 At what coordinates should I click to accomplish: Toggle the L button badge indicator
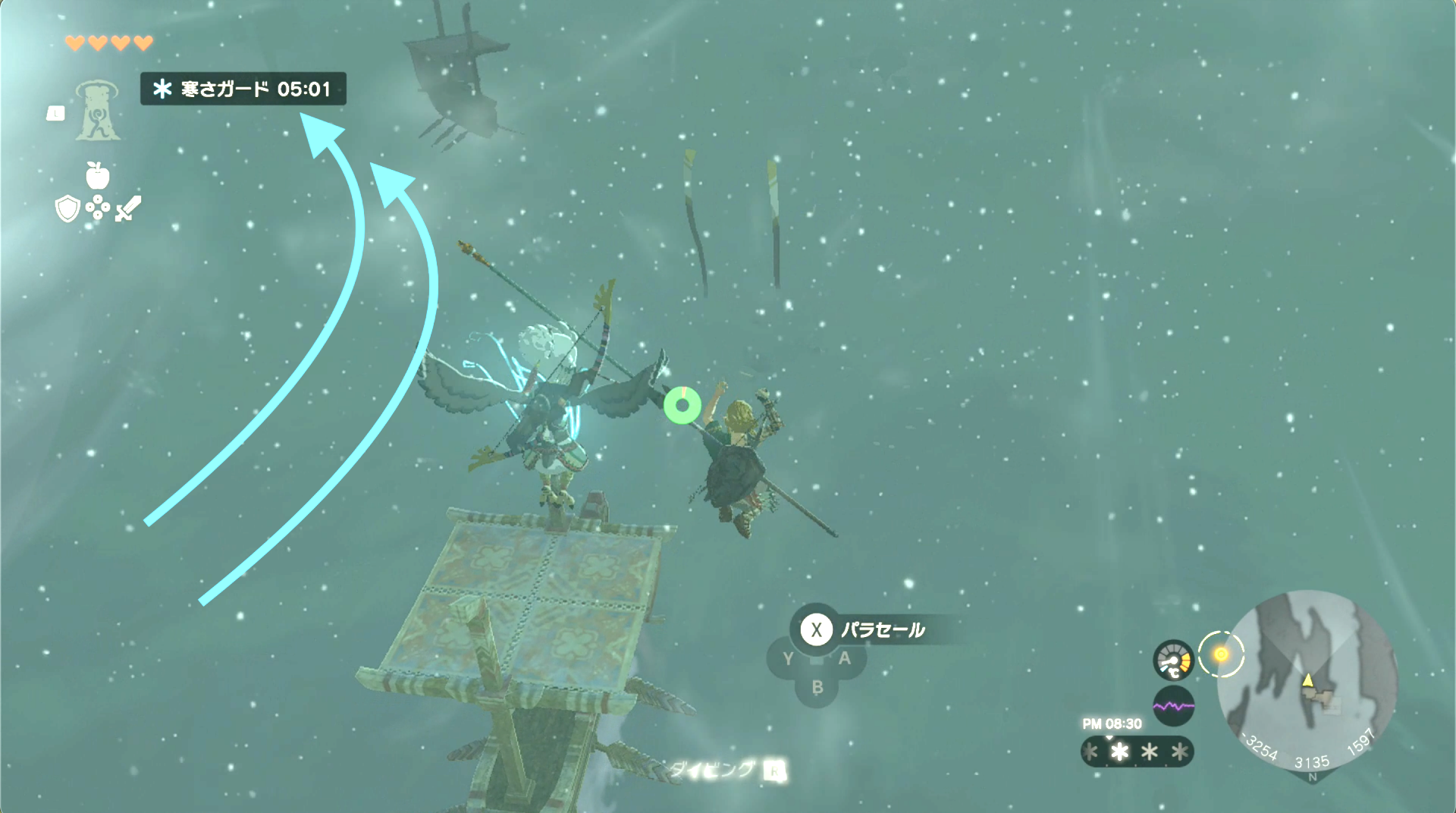56,114
